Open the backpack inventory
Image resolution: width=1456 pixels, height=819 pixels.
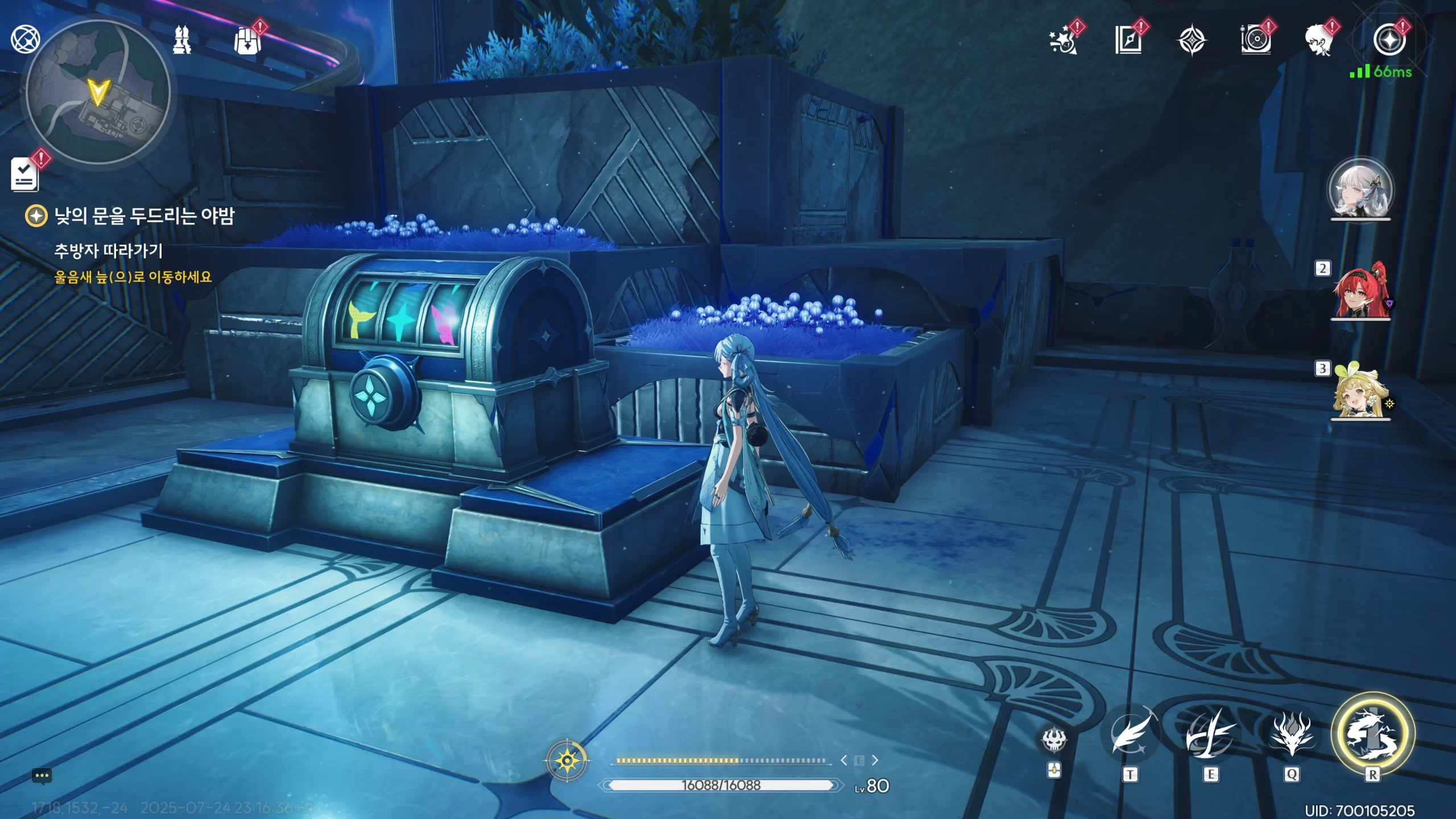247,41
